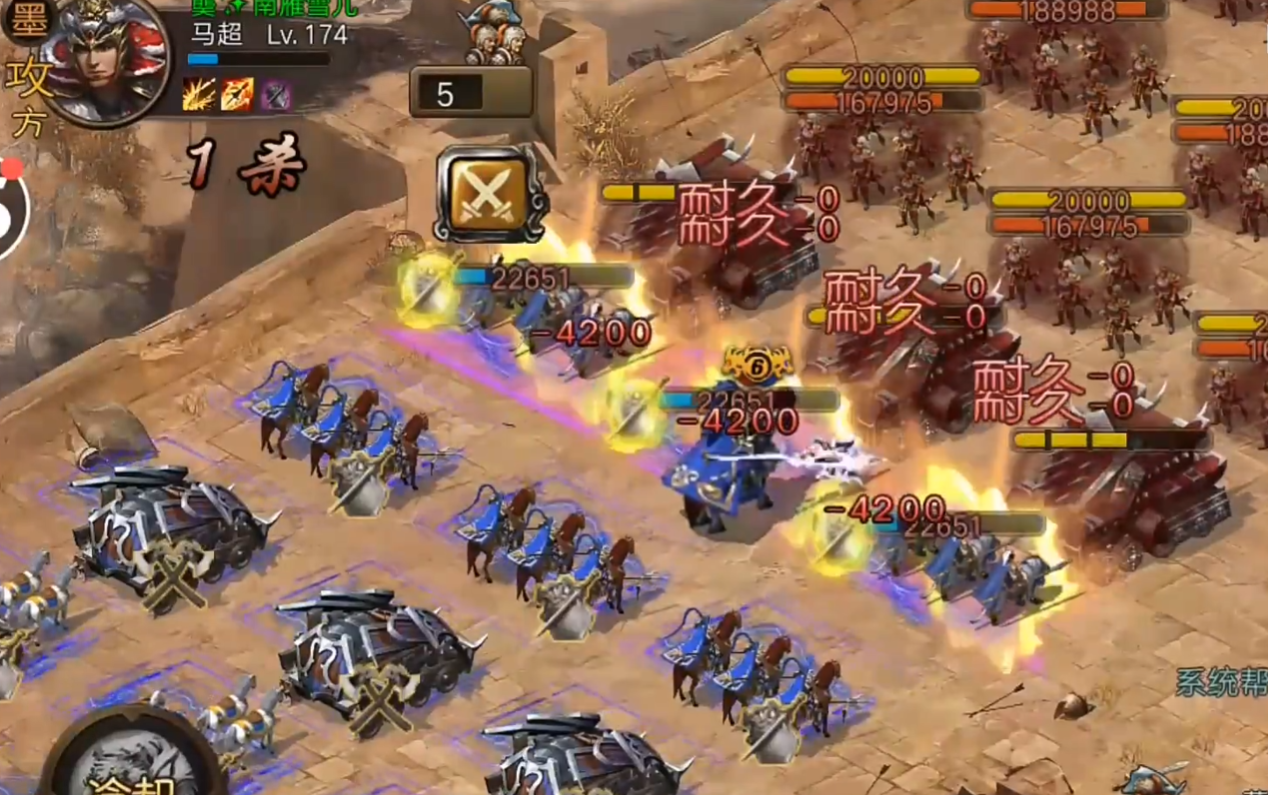Select the orange flaming arrow skill icon
This screenshot has height=795, width=1268.
(236, 94)
